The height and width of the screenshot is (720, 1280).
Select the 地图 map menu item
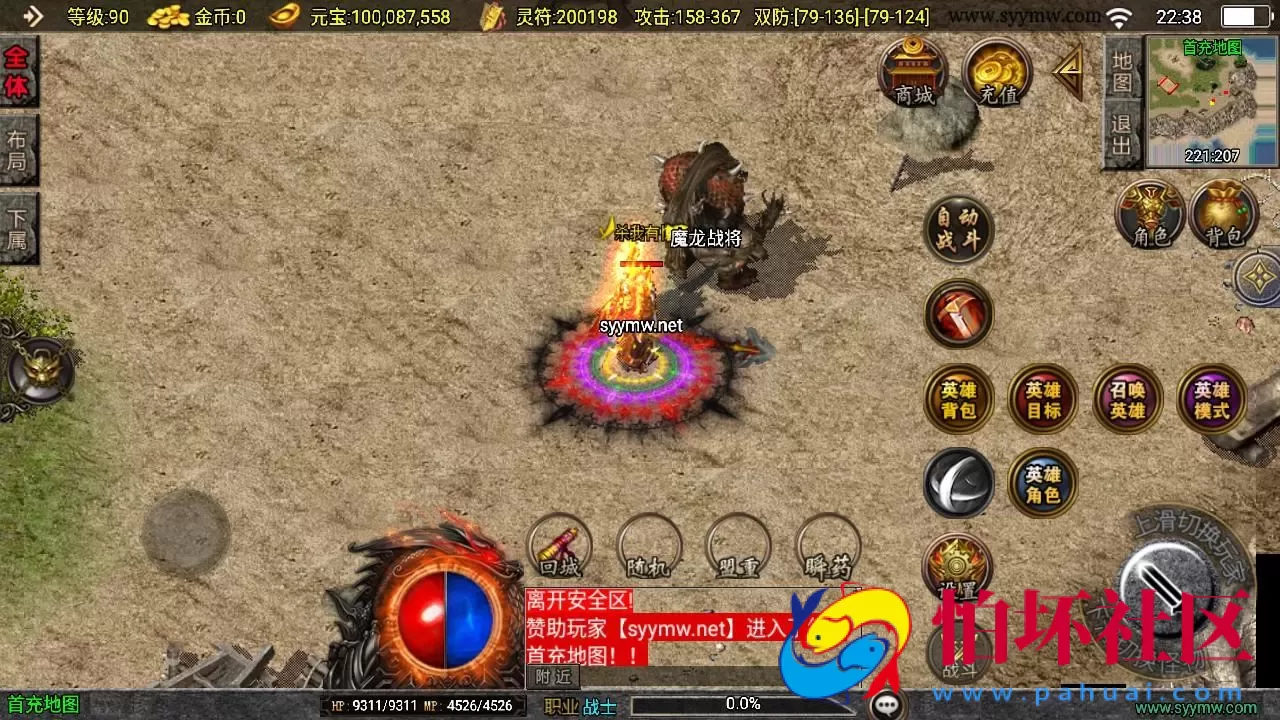coord(1122,72)
